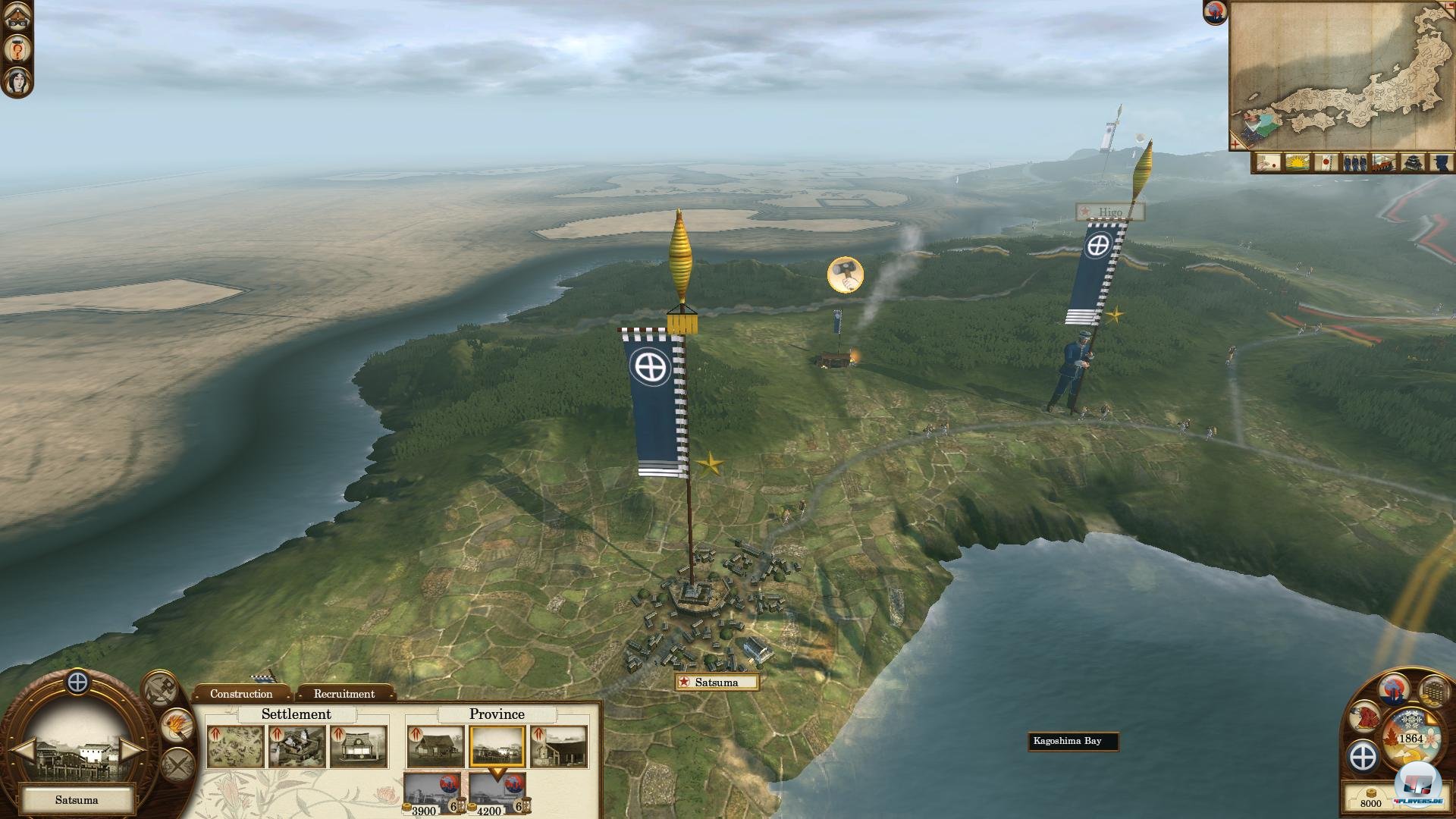Open the castle provinces list under the minimap
Viewport: 1456px width, 819px height.
pyautogui.click(x=1411, y=163)
